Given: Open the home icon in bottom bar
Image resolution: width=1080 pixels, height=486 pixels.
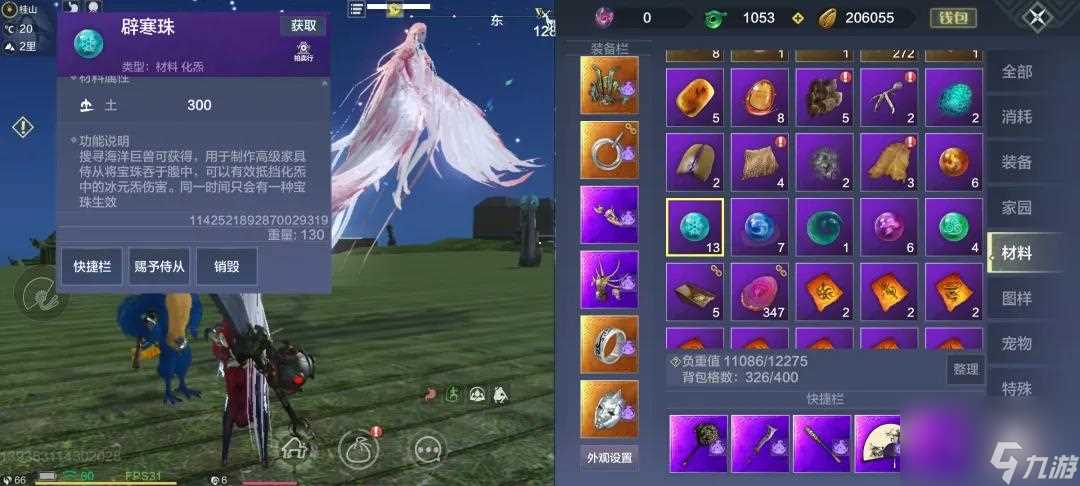Looking at the screenshot, I should [x=294, y=448].
